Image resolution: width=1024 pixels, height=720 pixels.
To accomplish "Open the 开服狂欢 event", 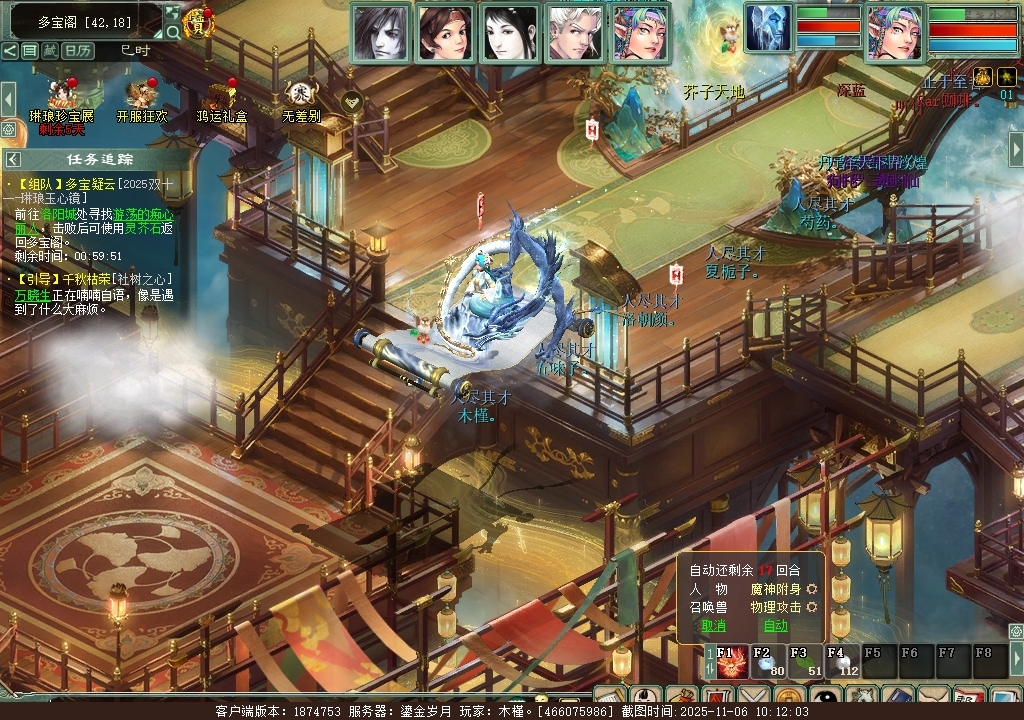I will [141, 96].
